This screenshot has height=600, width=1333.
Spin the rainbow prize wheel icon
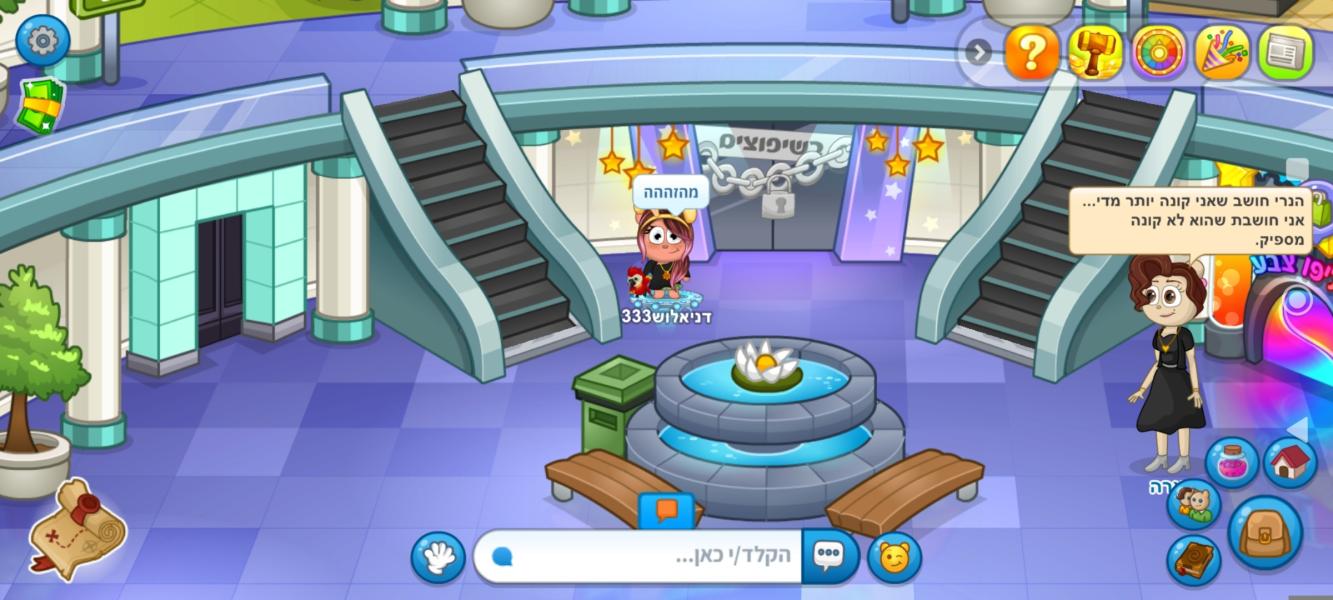tap(1158, 52)
